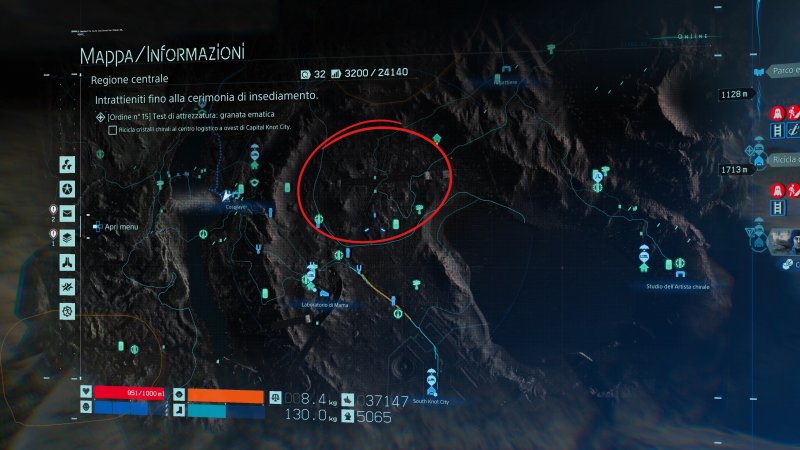The height and width of the screenshot is (450, 800).
Task: Open the mail envelope icon in sidebar
Action: pyautogui.click(x=67, y=213)
